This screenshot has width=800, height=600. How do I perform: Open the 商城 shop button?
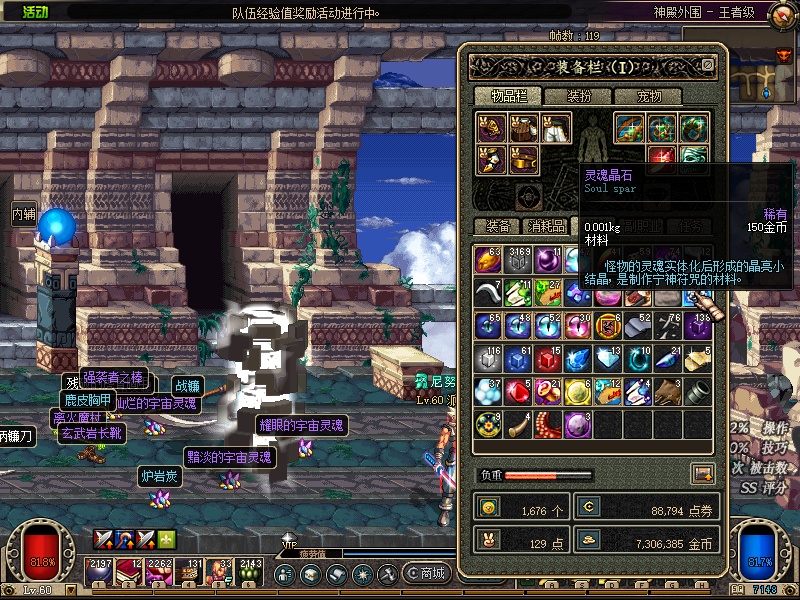425,574
